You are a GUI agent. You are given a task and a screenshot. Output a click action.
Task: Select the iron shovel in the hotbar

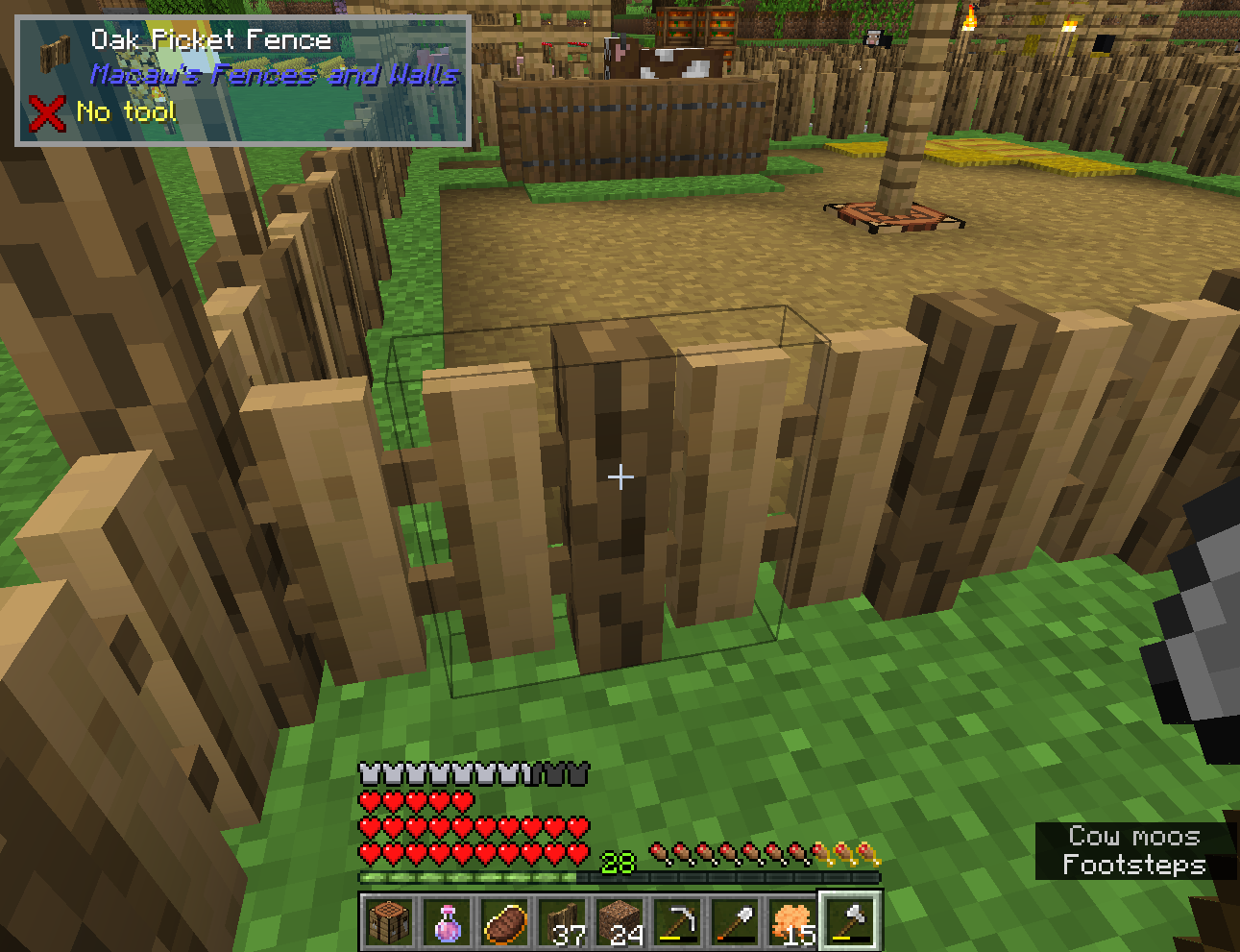click(x=738, y=920)
